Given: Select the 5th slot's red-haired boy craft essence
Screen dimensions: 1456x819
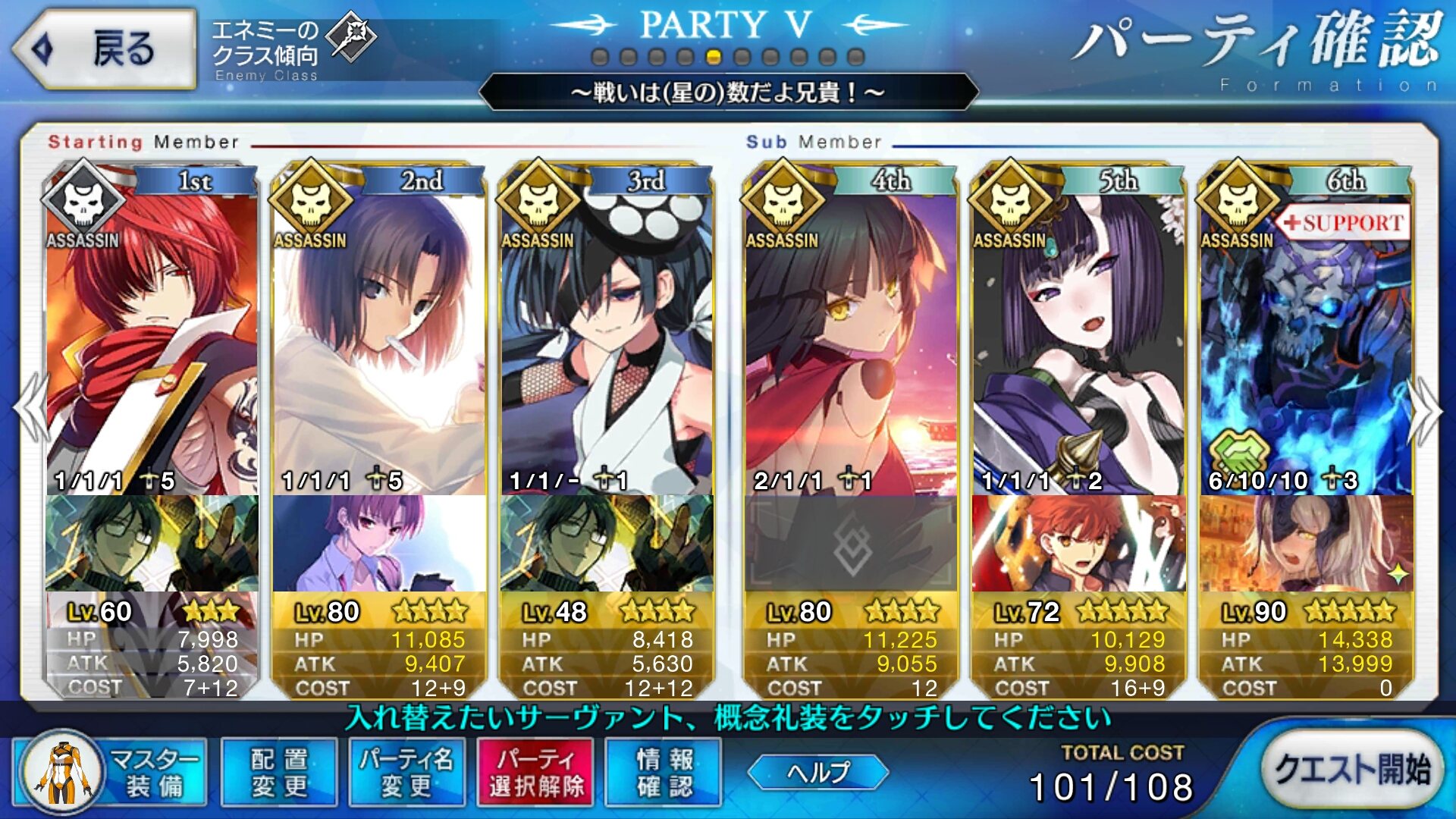Looking at the screenshot, I should 1078,543.
